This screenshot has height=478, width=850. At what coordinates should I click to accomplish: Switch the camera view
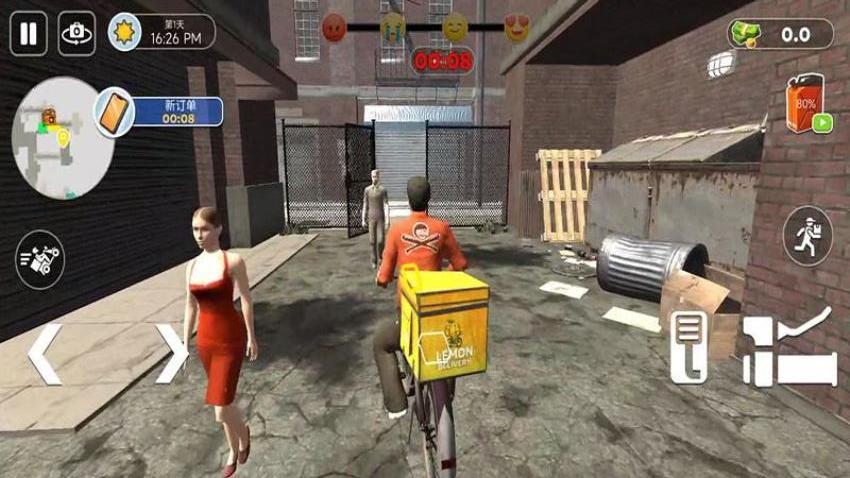tap(76, 34)
